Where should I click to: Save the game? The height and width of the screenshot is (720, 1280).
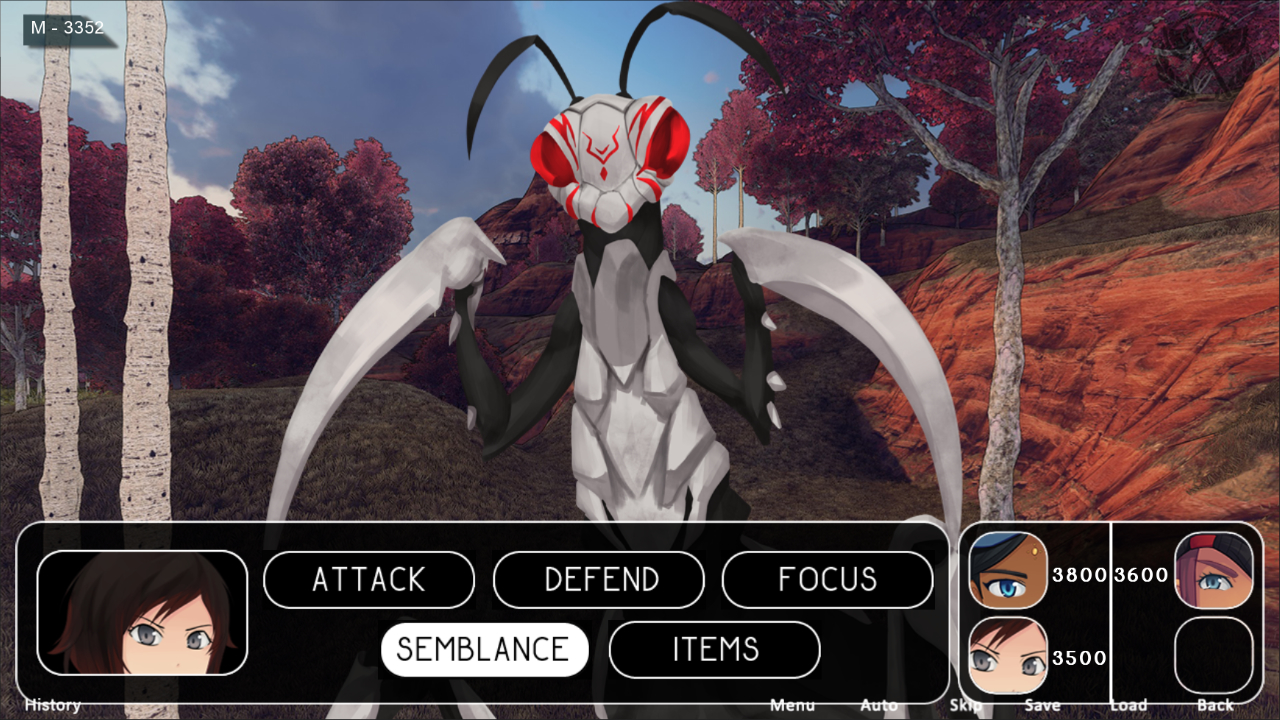[x=1043, y=705]
